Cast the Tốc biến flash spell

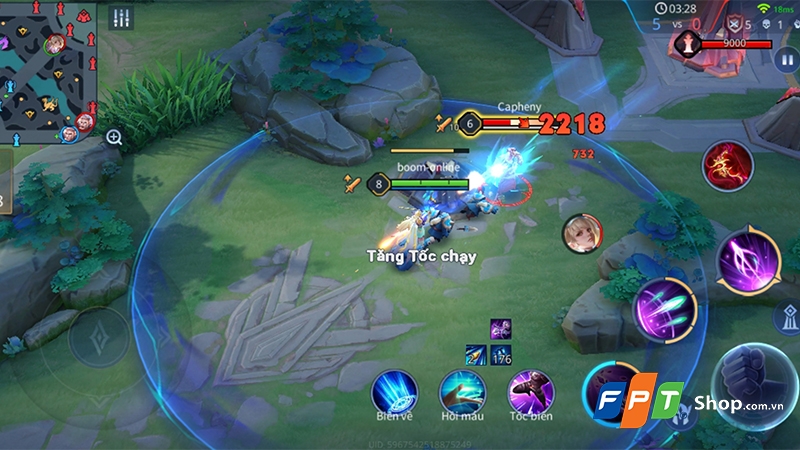coord(530,391)
